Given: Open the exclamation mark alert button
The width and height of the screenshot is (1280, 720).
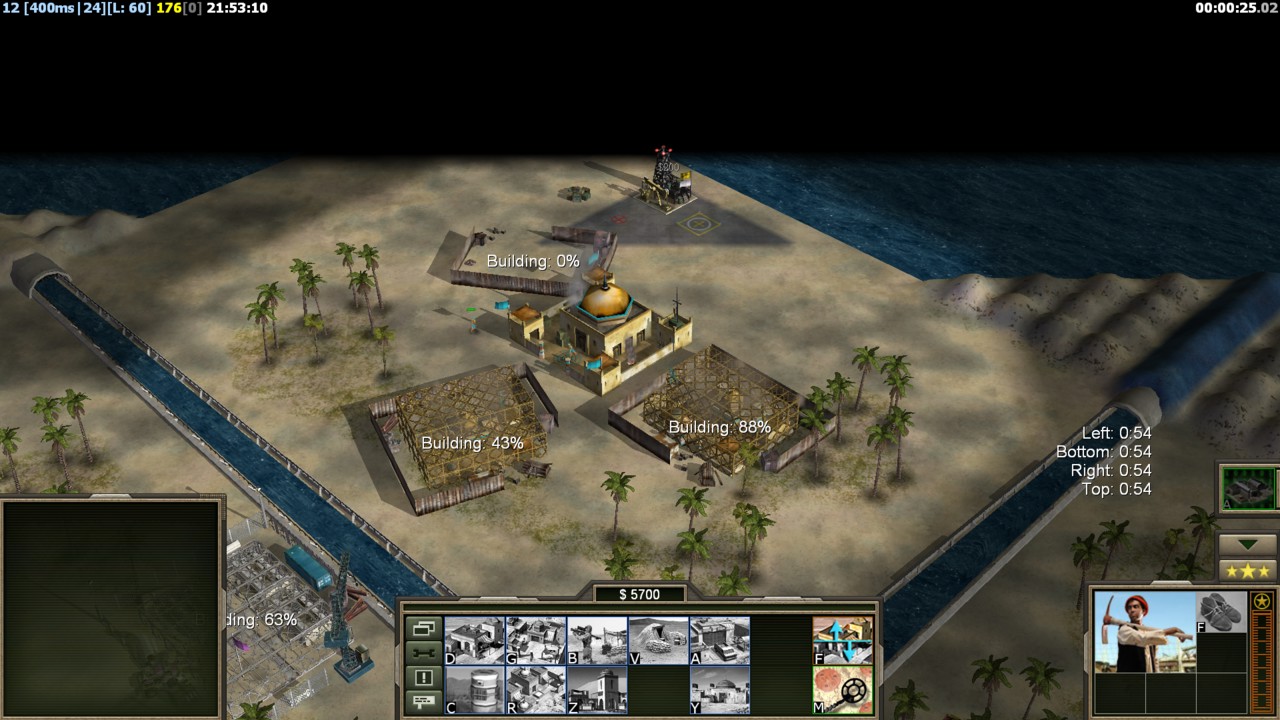Looking at the screenshot, I should click(x=424, y=677).
